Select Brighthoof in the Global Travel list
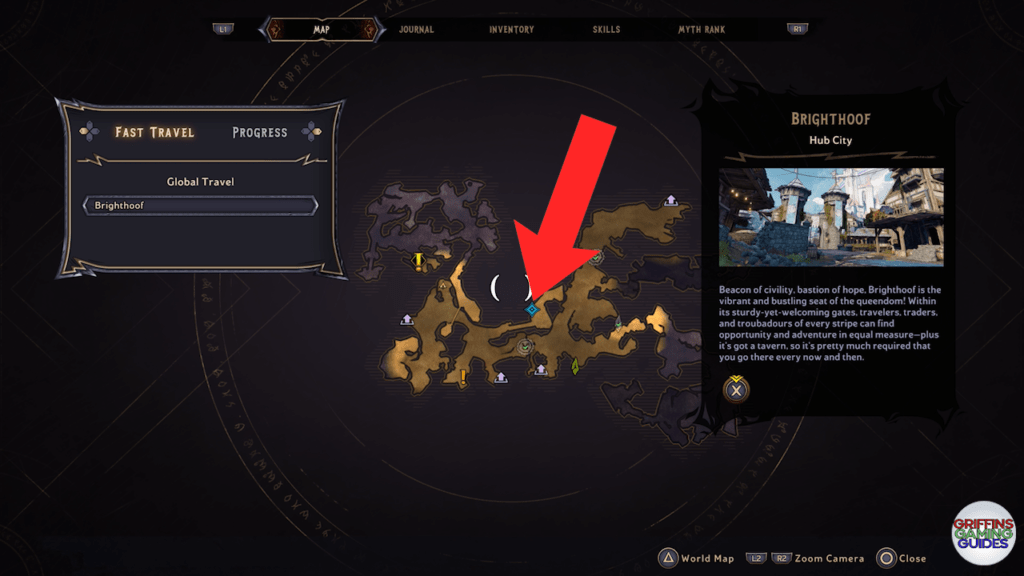This screenshot has width=1024, height=576. [201, 206]
